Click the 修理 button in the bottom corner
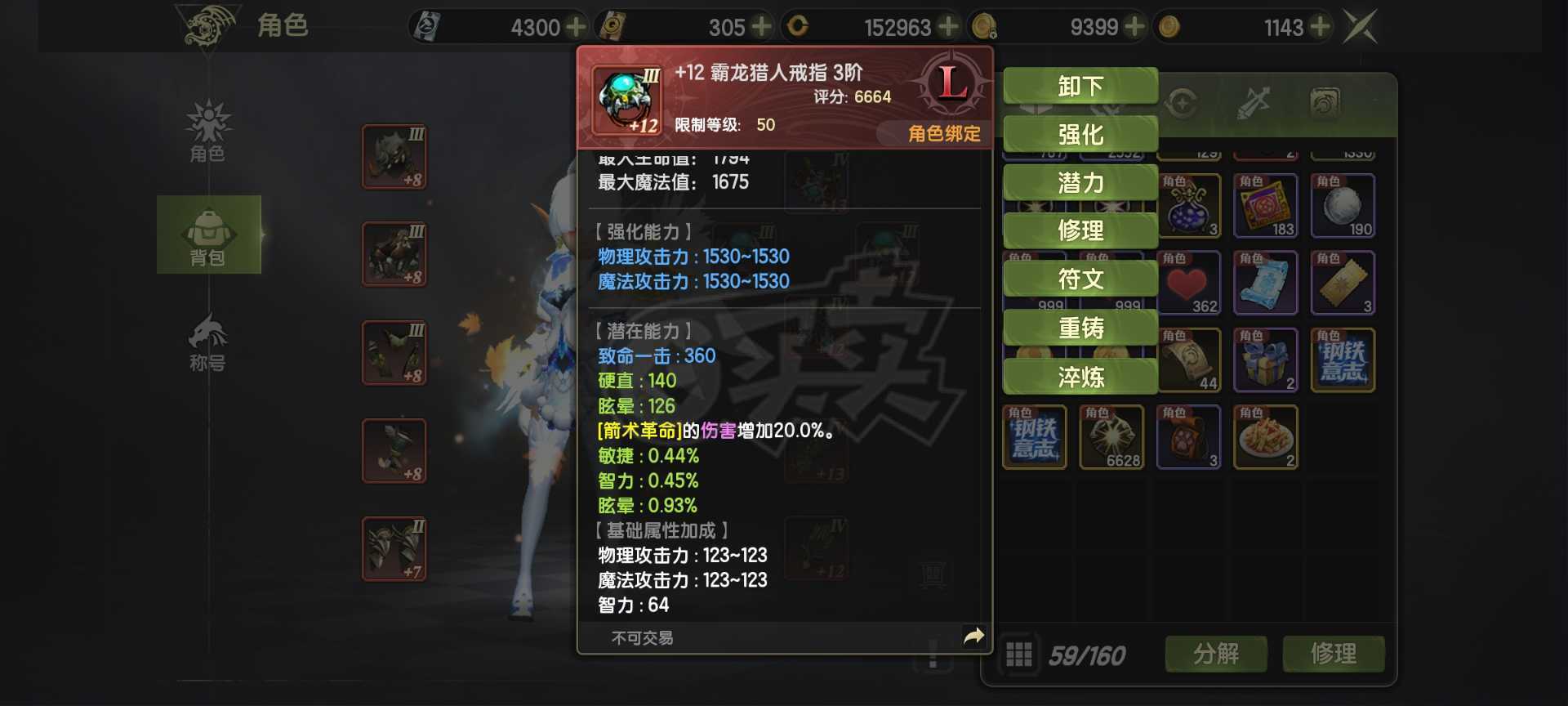1568x706 pixels. (x=1333, y=654)
